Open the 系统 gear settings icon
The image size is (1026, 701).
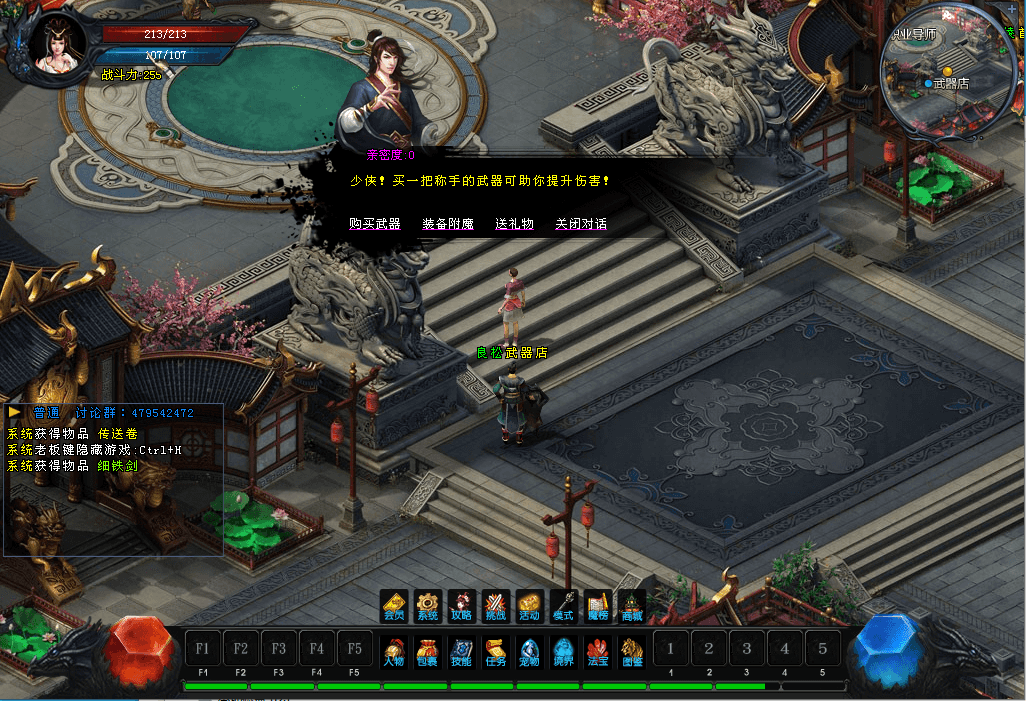(428, 605)
